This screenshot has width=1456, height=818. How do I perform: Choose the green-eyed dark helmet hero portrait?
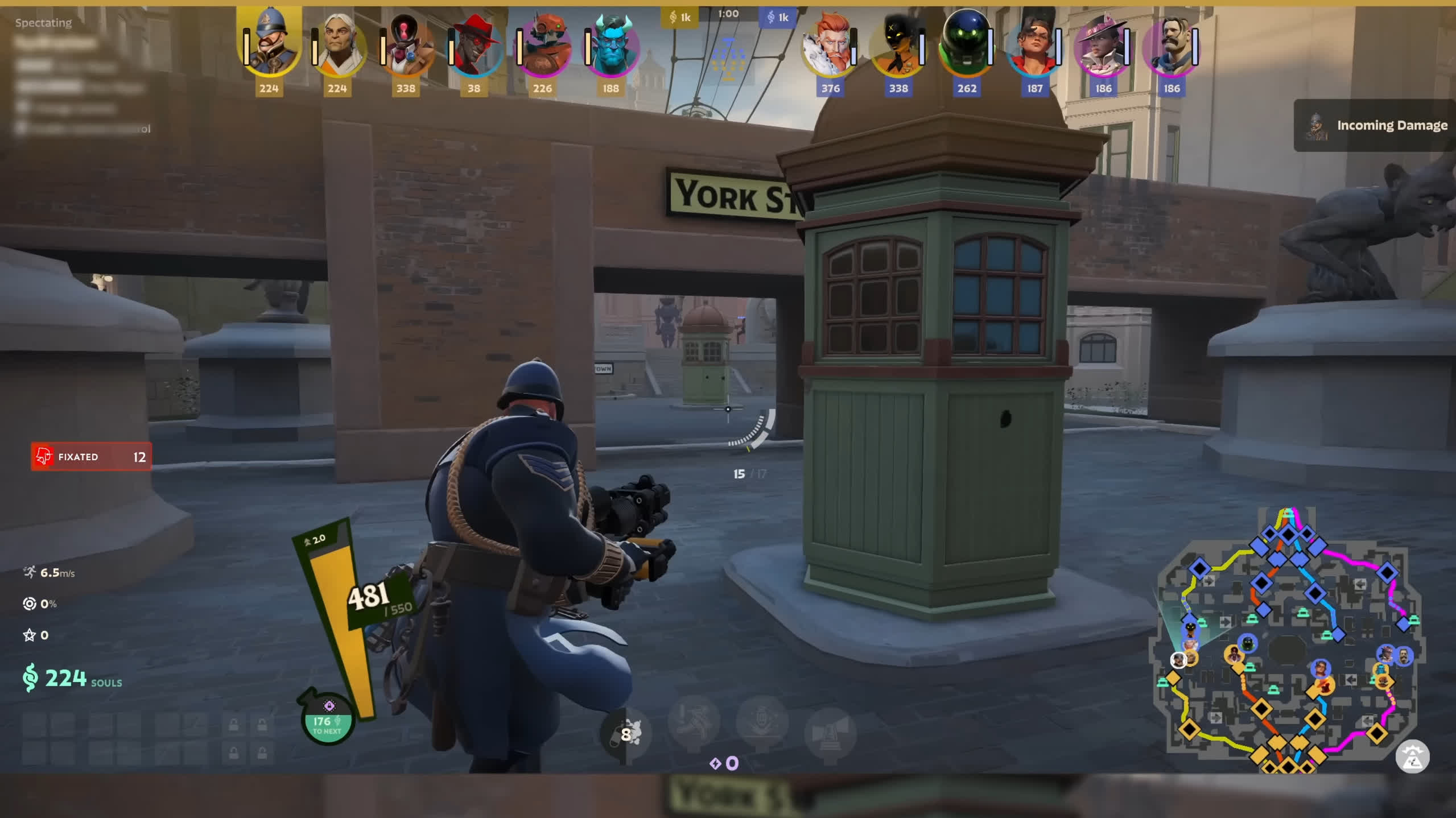(966, 47)
